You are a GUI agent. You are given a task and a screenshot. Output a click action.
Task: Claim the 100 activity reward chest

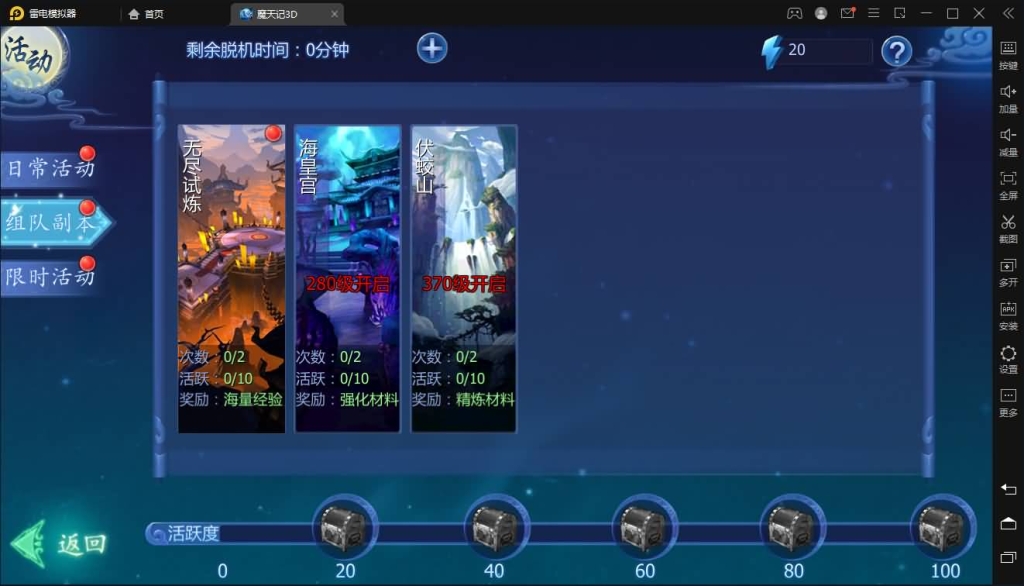click(x=942, y=527)
